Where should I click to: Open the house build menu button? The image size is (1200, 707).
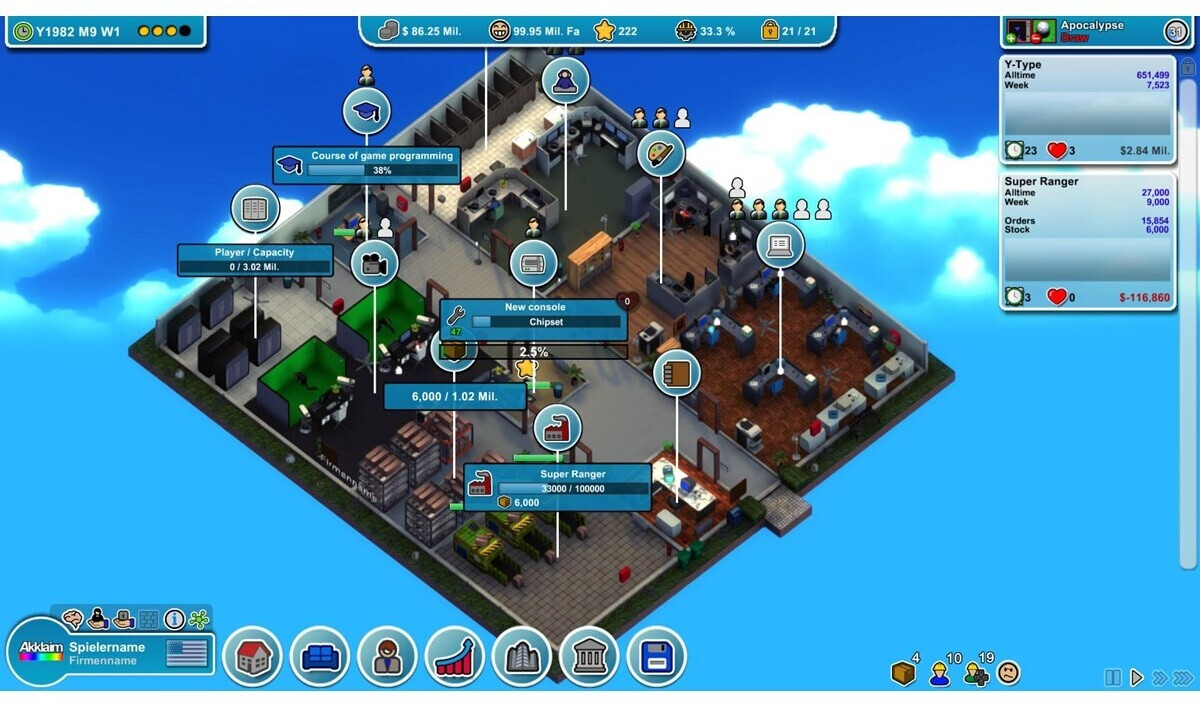coord(252,657)
